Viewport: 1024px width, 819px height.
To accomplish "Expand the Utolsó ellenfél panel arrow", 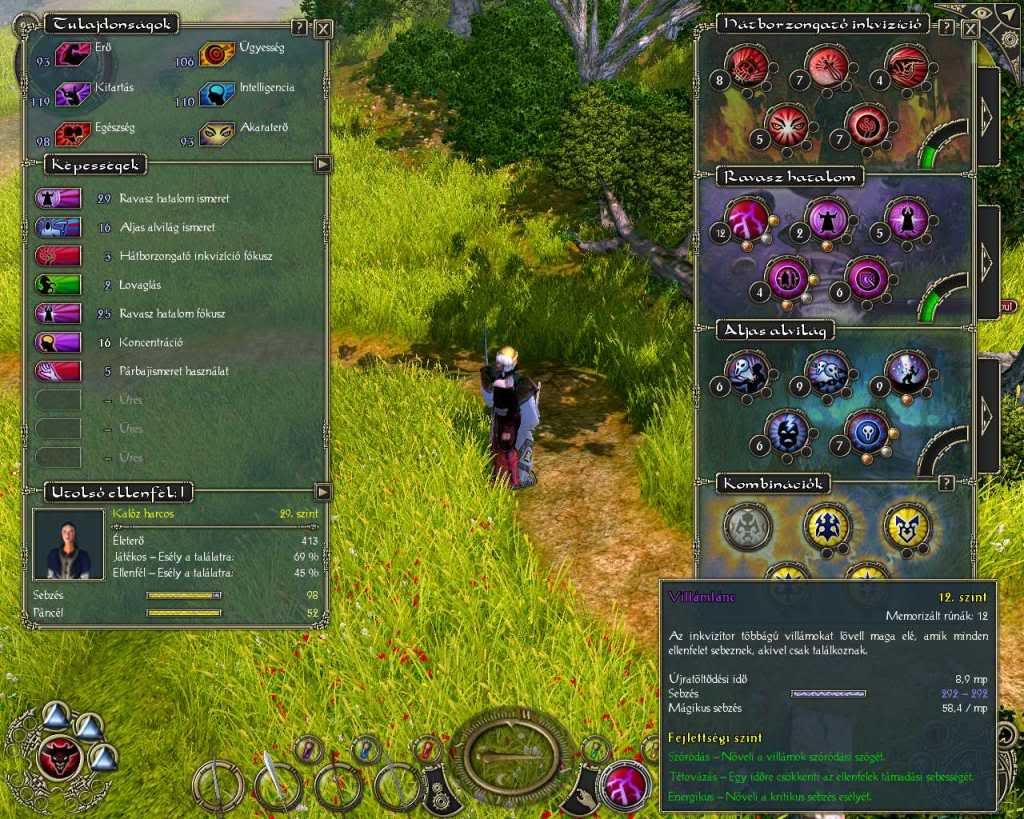I will click(x=322, y=491).
